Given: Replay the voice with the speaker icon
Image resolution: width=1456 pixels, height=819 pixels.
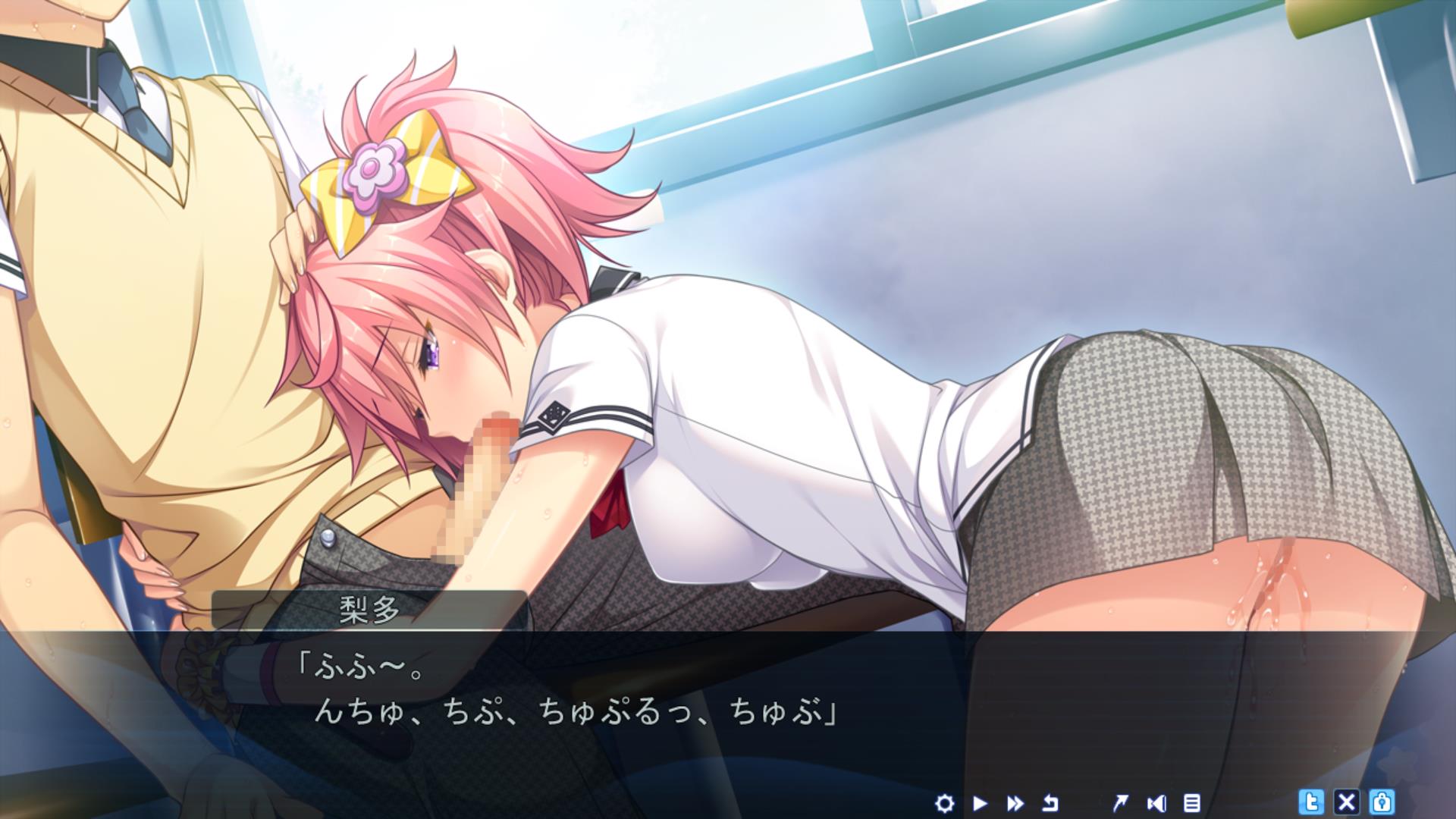Looking at the screenshot, I should tap(1156, 802).
